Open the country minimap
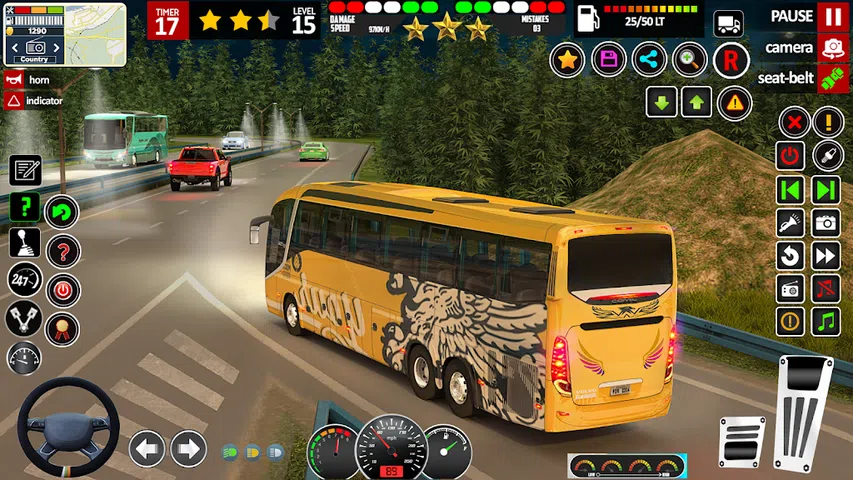Screen dimensions: 853x480 [65, 33]
